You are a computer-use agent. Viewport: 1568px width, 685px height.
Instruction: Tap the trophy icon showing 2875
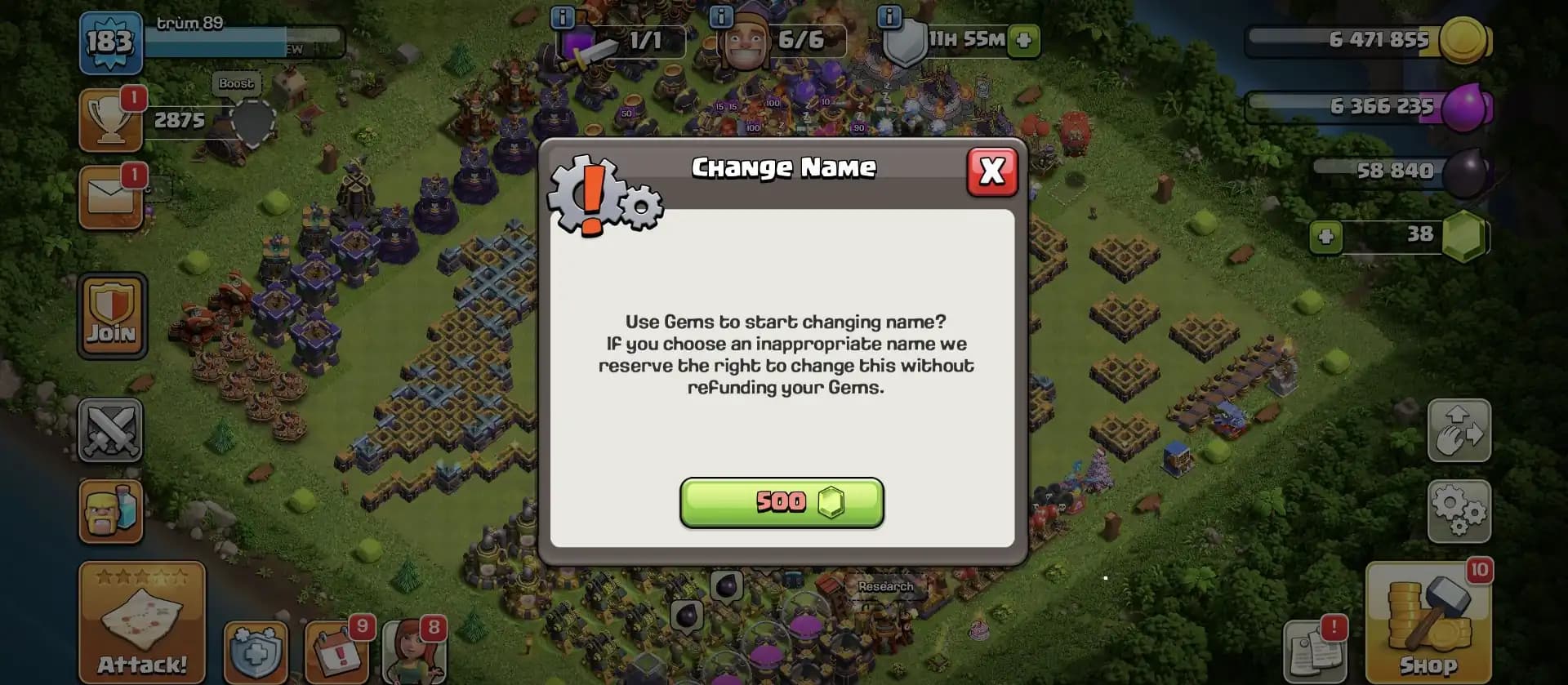click(x=111, y=121)
